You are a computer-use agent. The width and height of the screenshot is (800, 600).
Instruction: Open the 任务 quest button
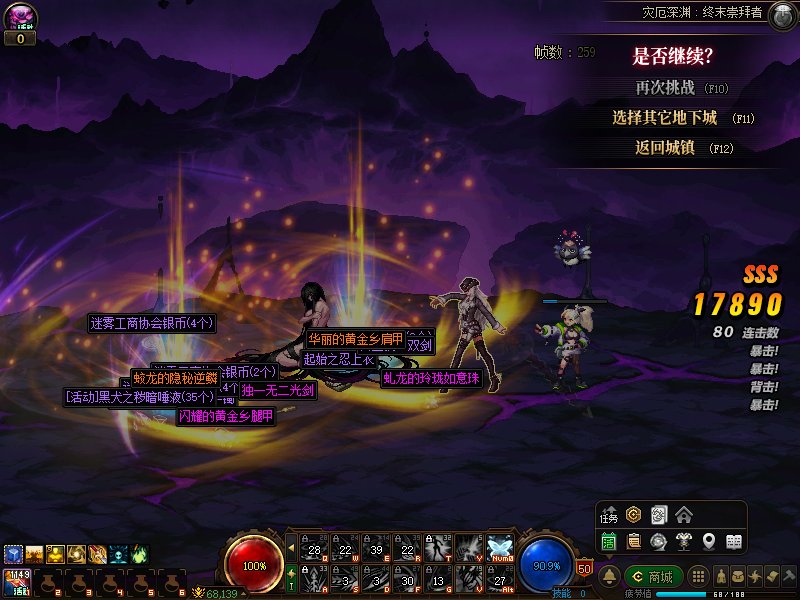pyautogui.click(x=609, y=515)
